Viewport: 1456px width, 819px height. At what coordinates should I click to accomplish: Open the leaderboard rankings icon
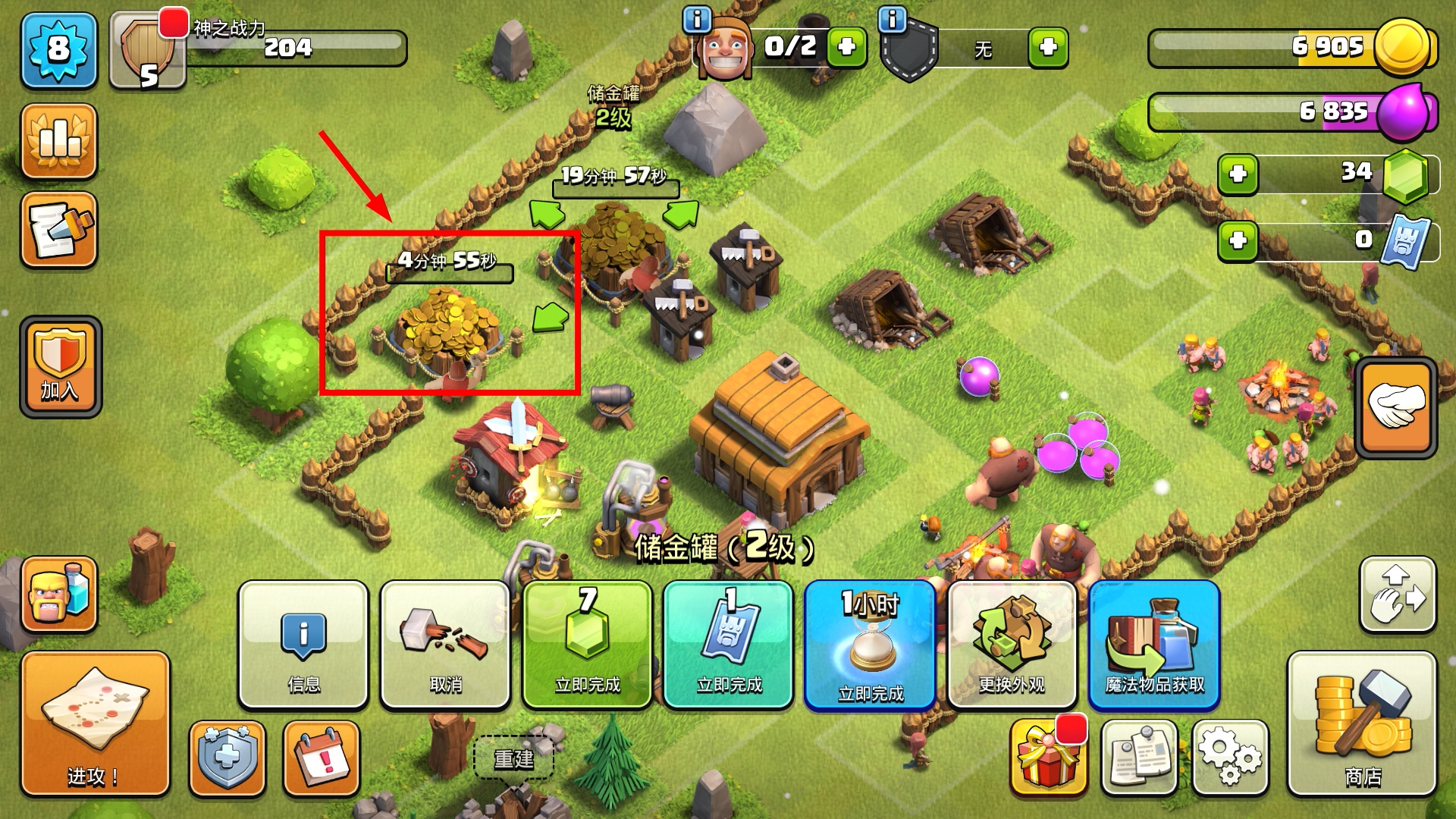click(59, 141)
